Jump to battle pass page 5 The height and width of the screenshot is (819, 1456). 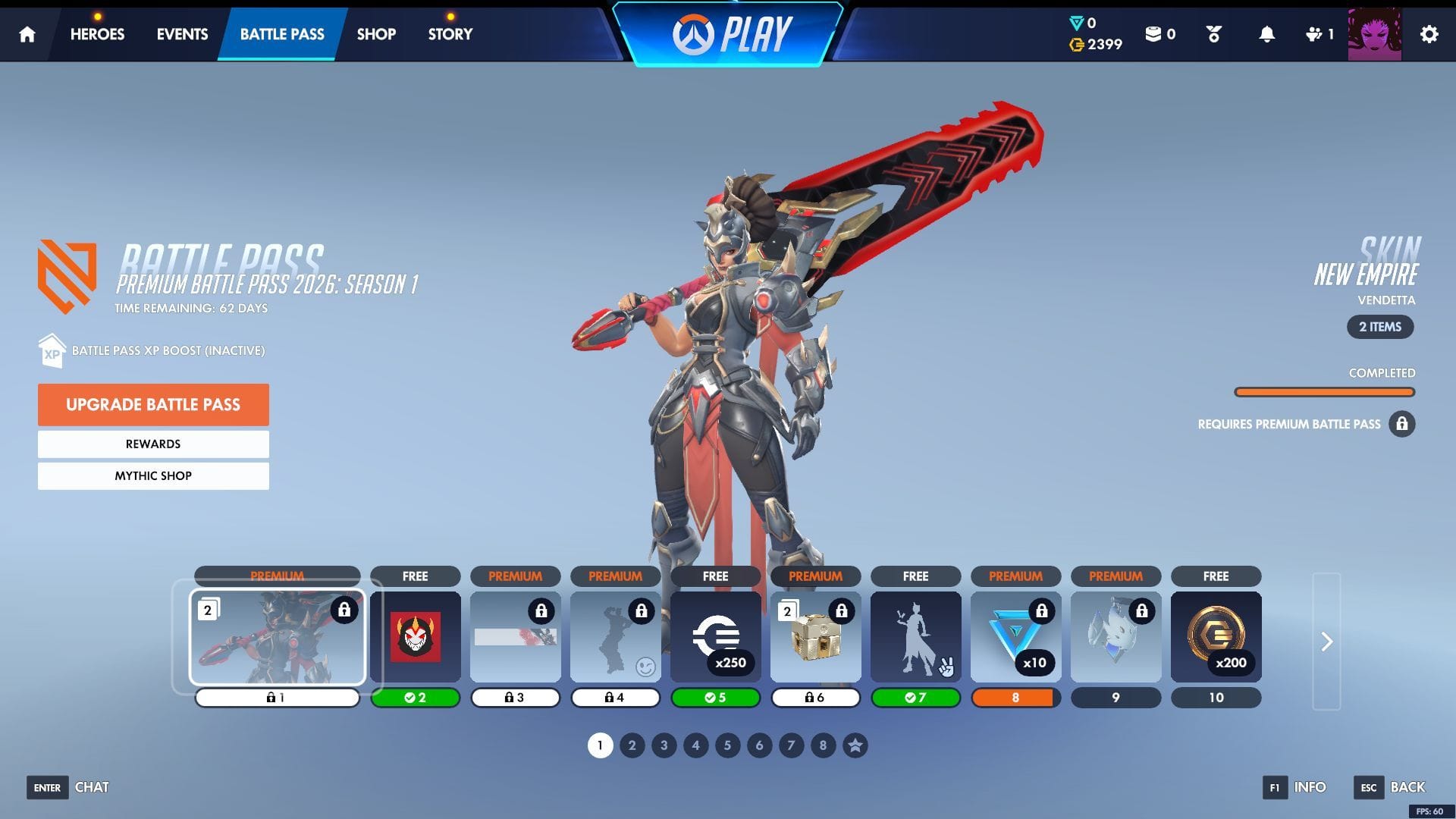726,745
